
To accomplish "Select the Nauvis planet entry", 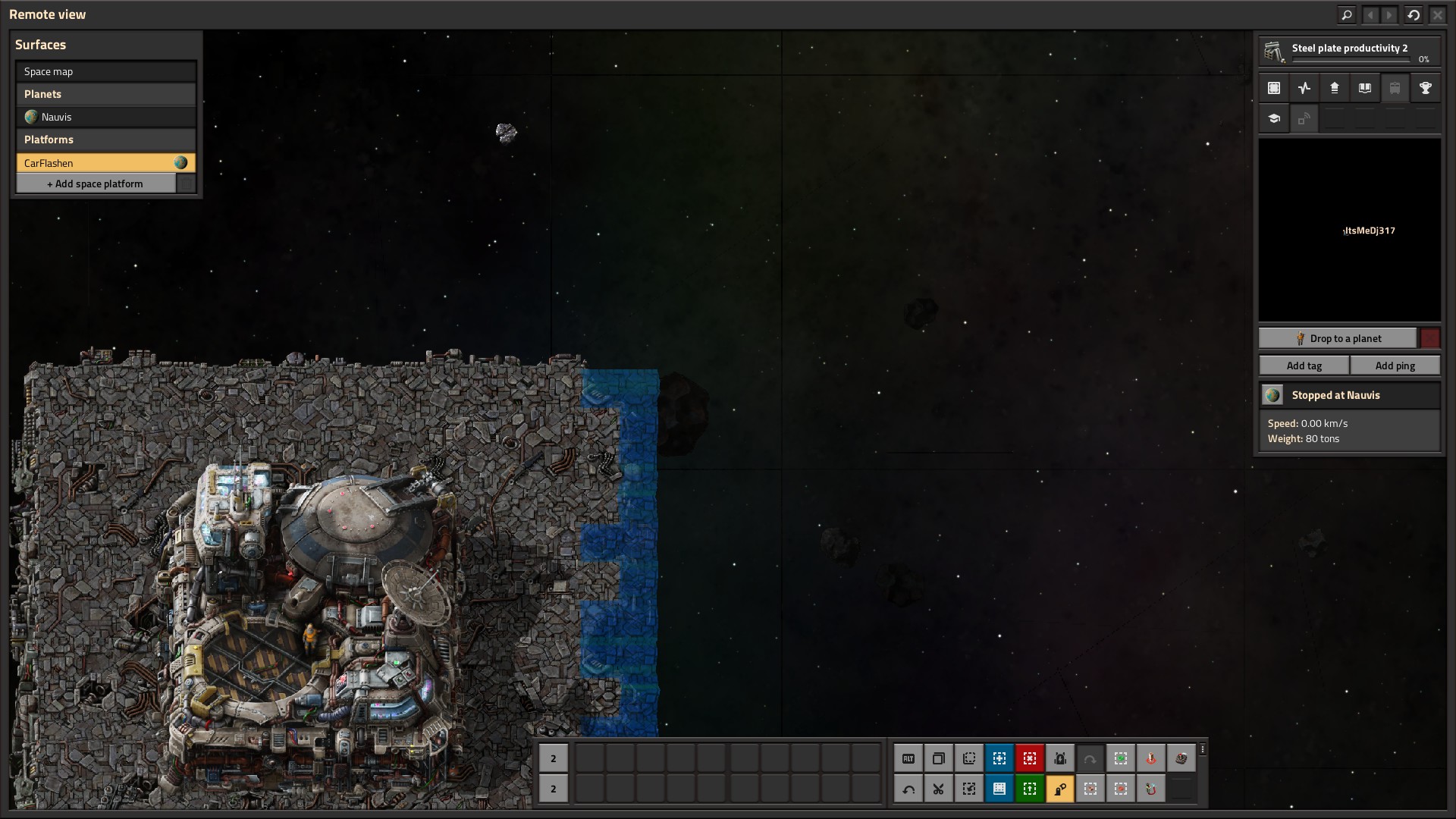I will point(105,117).
